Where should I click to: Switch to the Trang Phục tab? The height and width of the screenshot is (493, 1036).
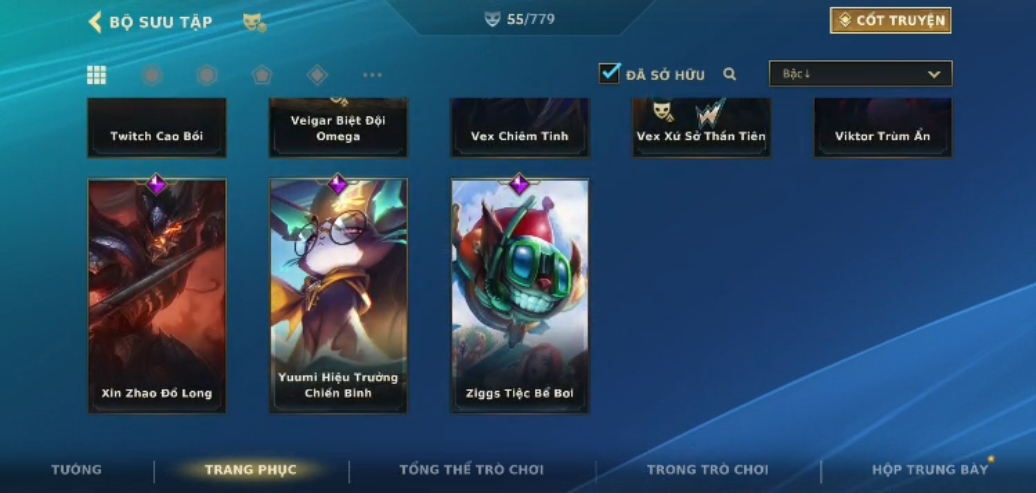[250, 470]
